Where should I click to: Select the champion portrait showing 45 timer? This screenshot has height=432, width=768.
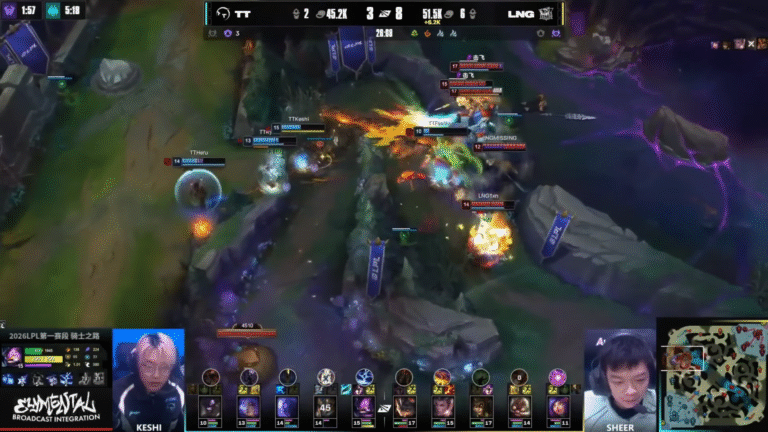click(x=325, y=406)
